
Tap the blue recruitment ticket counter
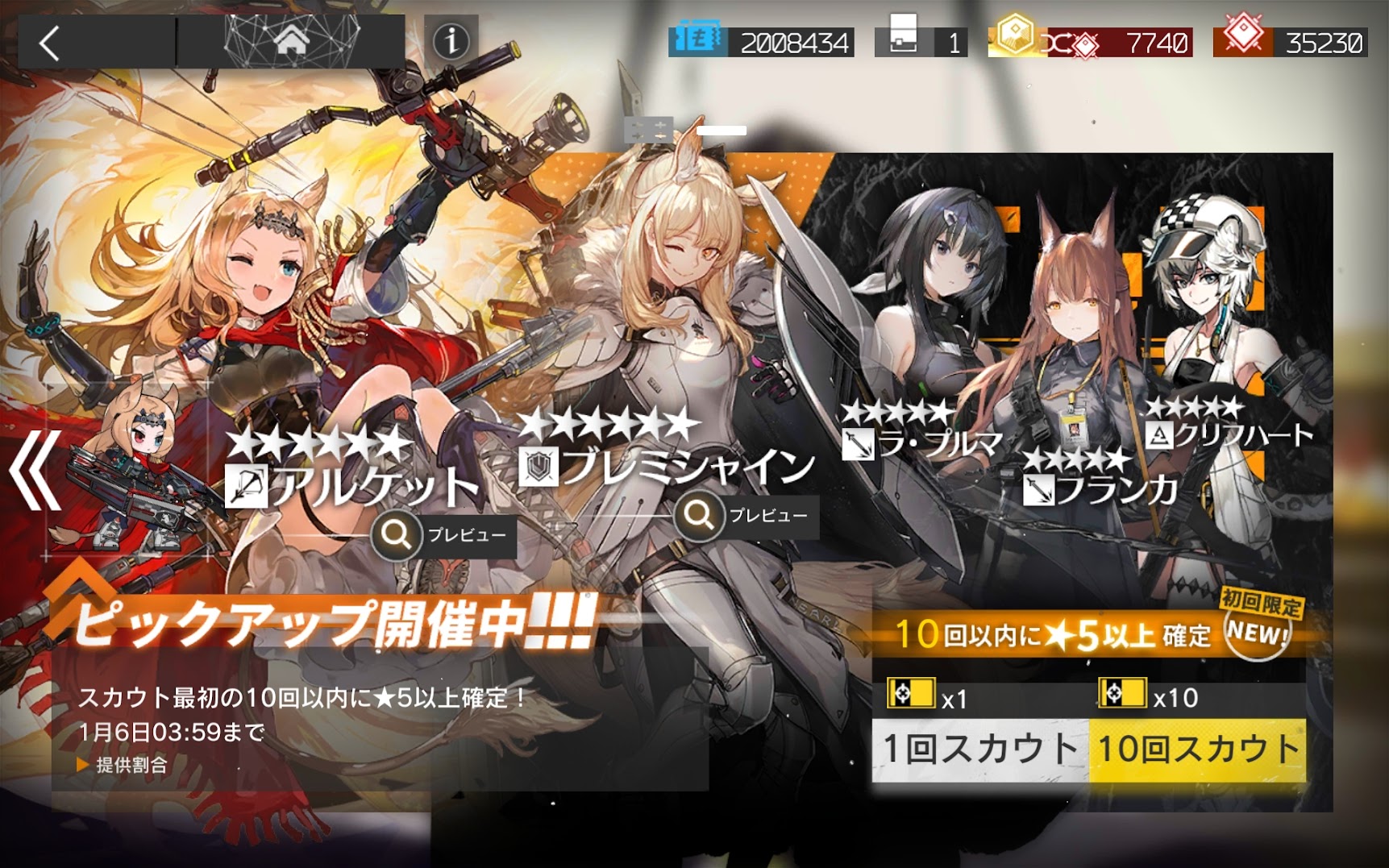click(x=760, y=41)
